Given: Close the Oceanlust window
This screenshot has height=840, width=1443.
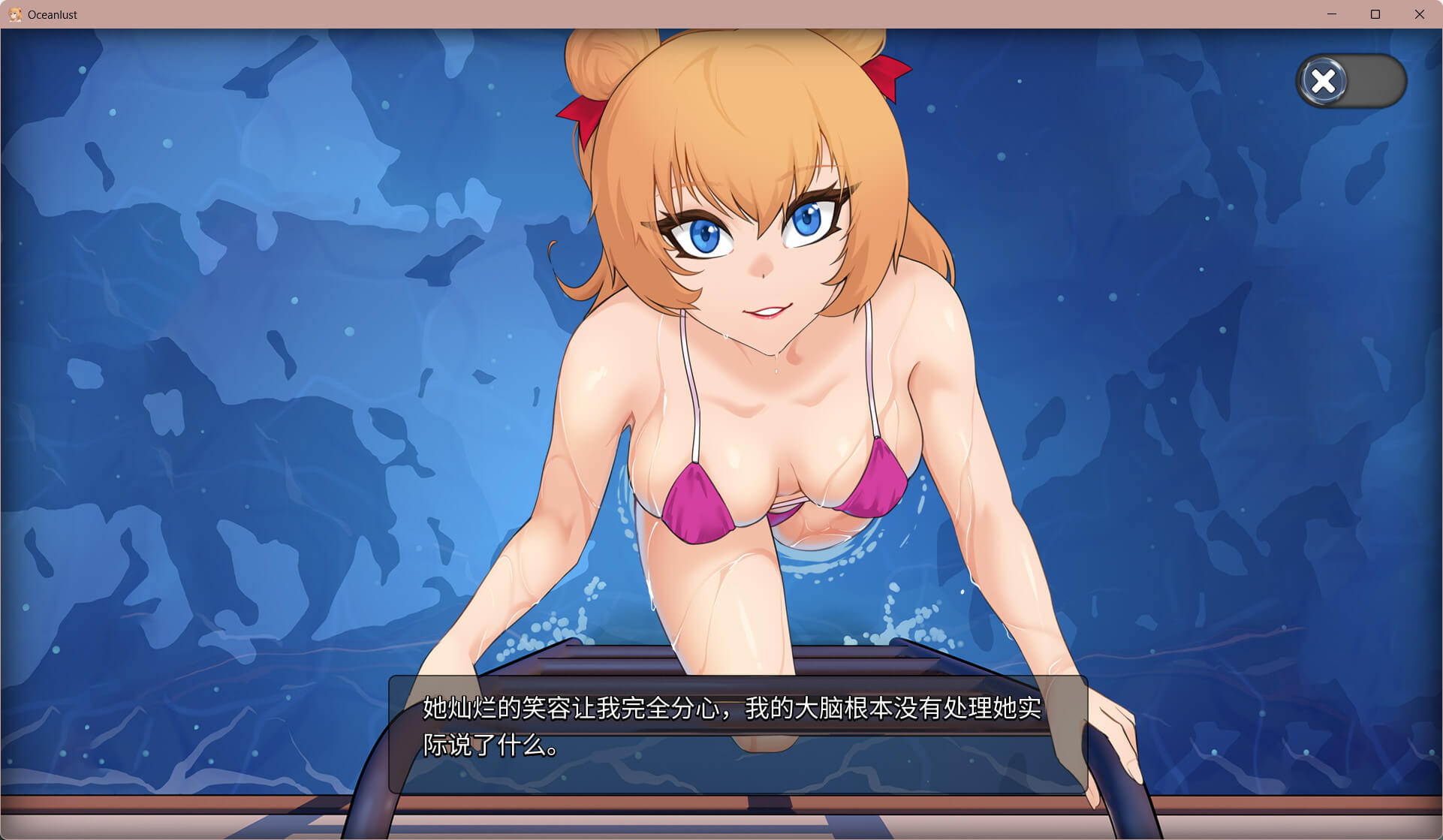Looking at the screenshot, I should [1419, 14].
